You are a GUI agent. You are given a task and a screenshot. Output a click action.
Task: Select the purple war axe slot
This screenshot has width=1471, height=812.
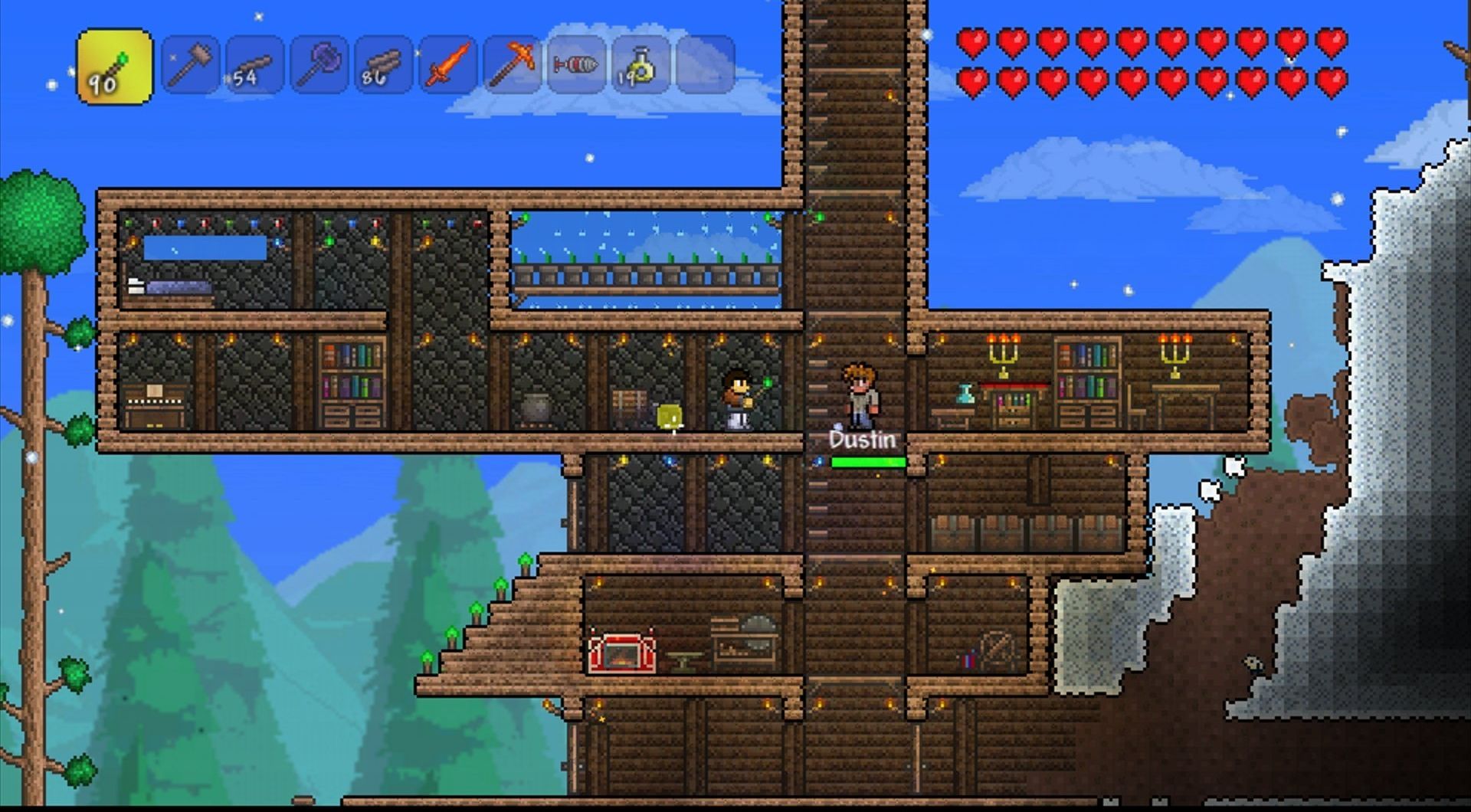point(319,65)
